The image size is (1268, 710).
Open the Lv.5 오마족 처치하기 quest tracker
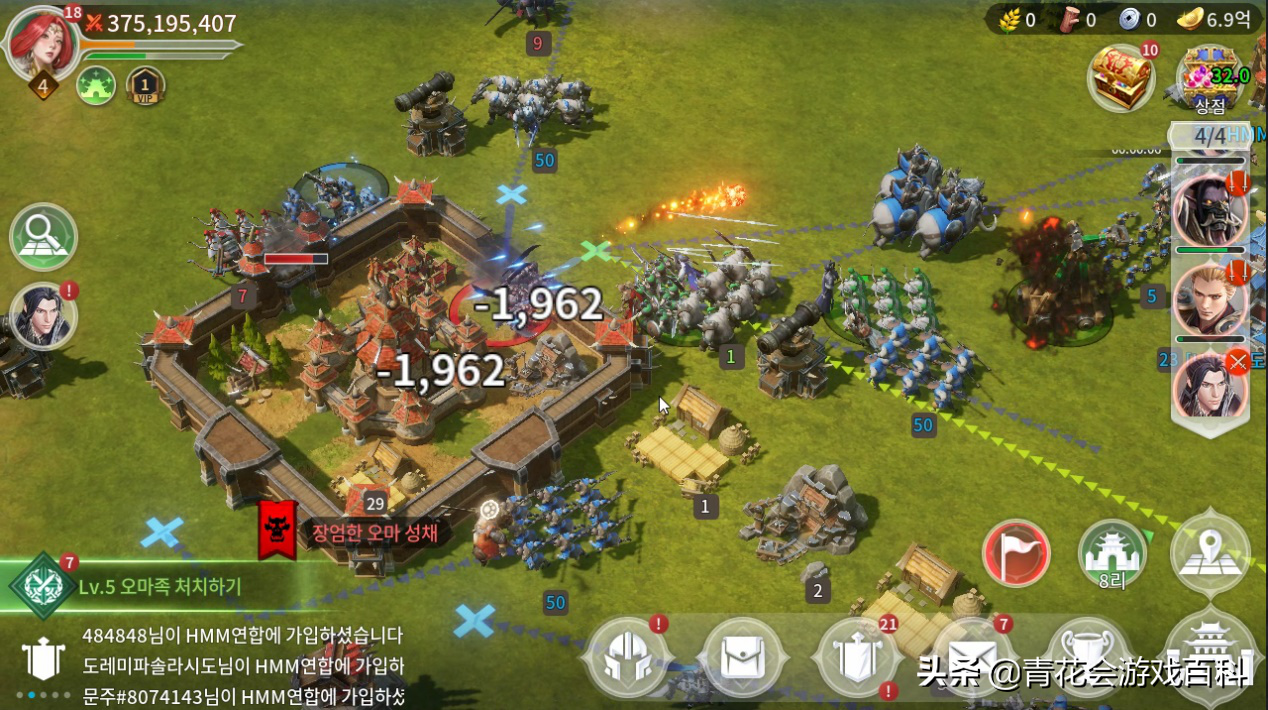(160, 587)
